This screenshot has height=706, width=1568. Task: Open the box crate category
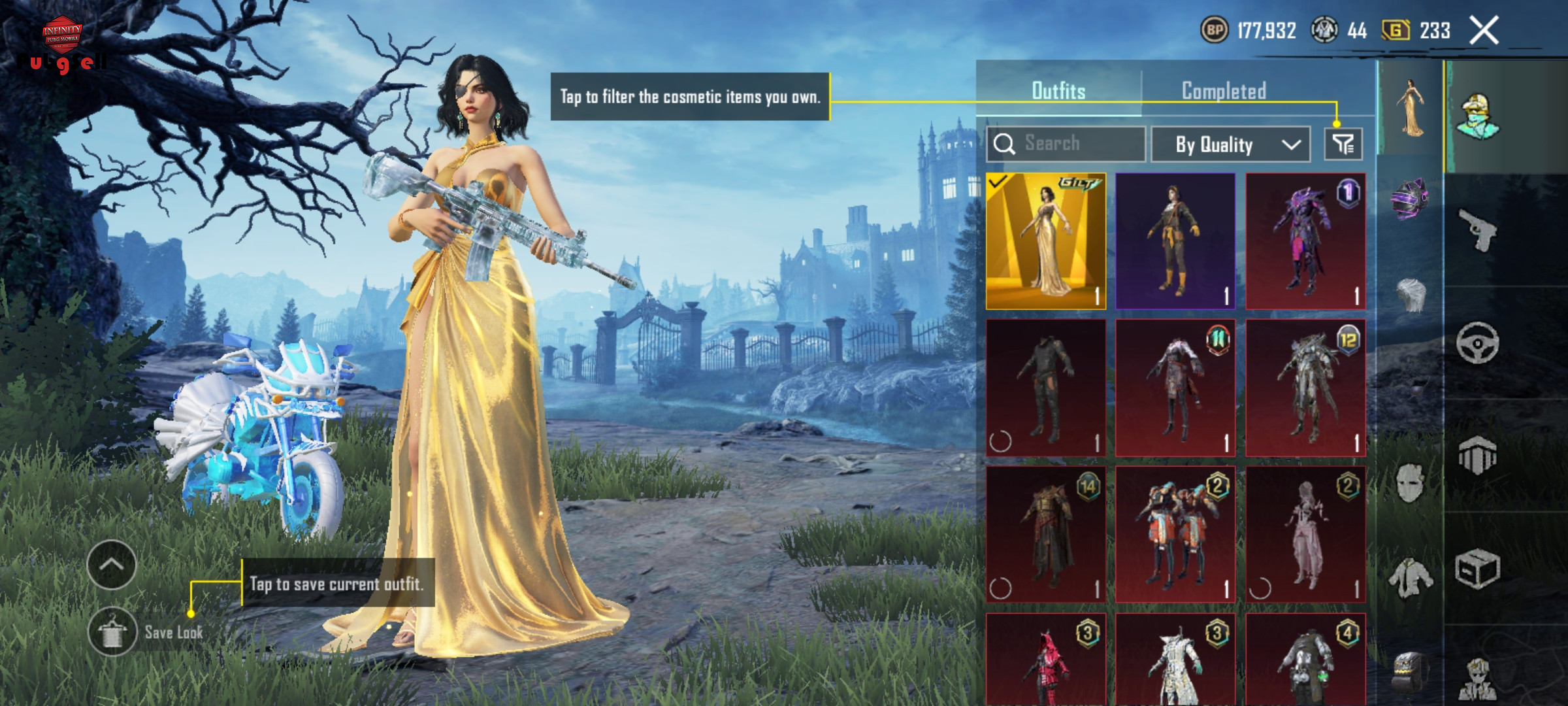(1478, 569)
